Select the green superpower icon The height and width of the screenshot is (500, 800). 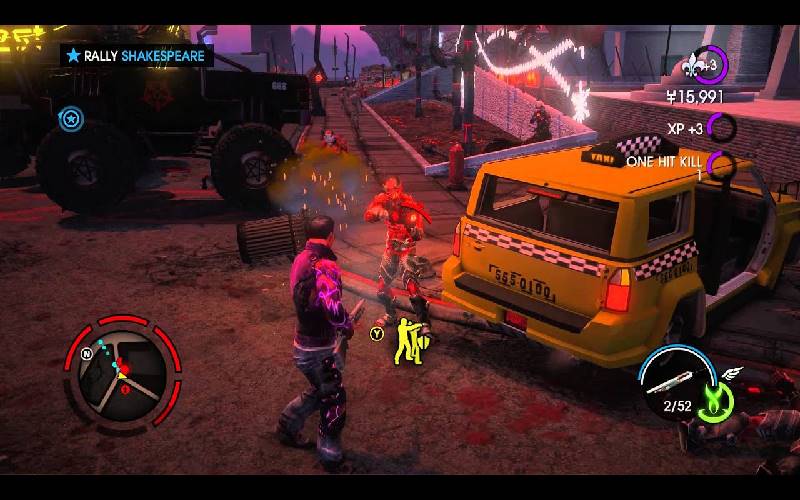click(x=716, y=399)
